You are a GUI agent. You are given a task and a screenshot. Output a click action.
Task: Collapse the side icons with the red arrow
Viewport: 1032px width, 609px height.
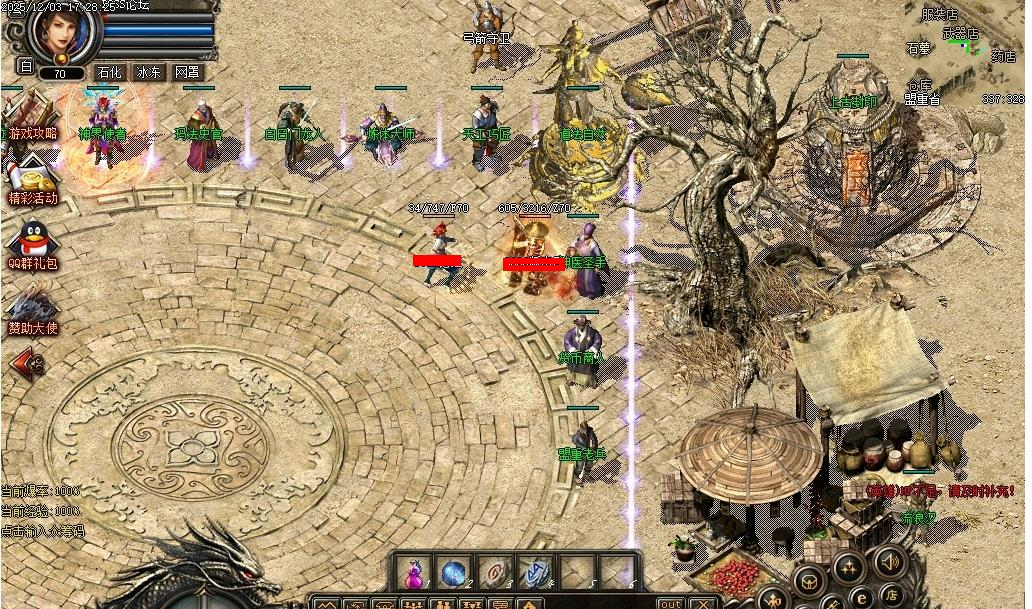[x=24, y=362]
